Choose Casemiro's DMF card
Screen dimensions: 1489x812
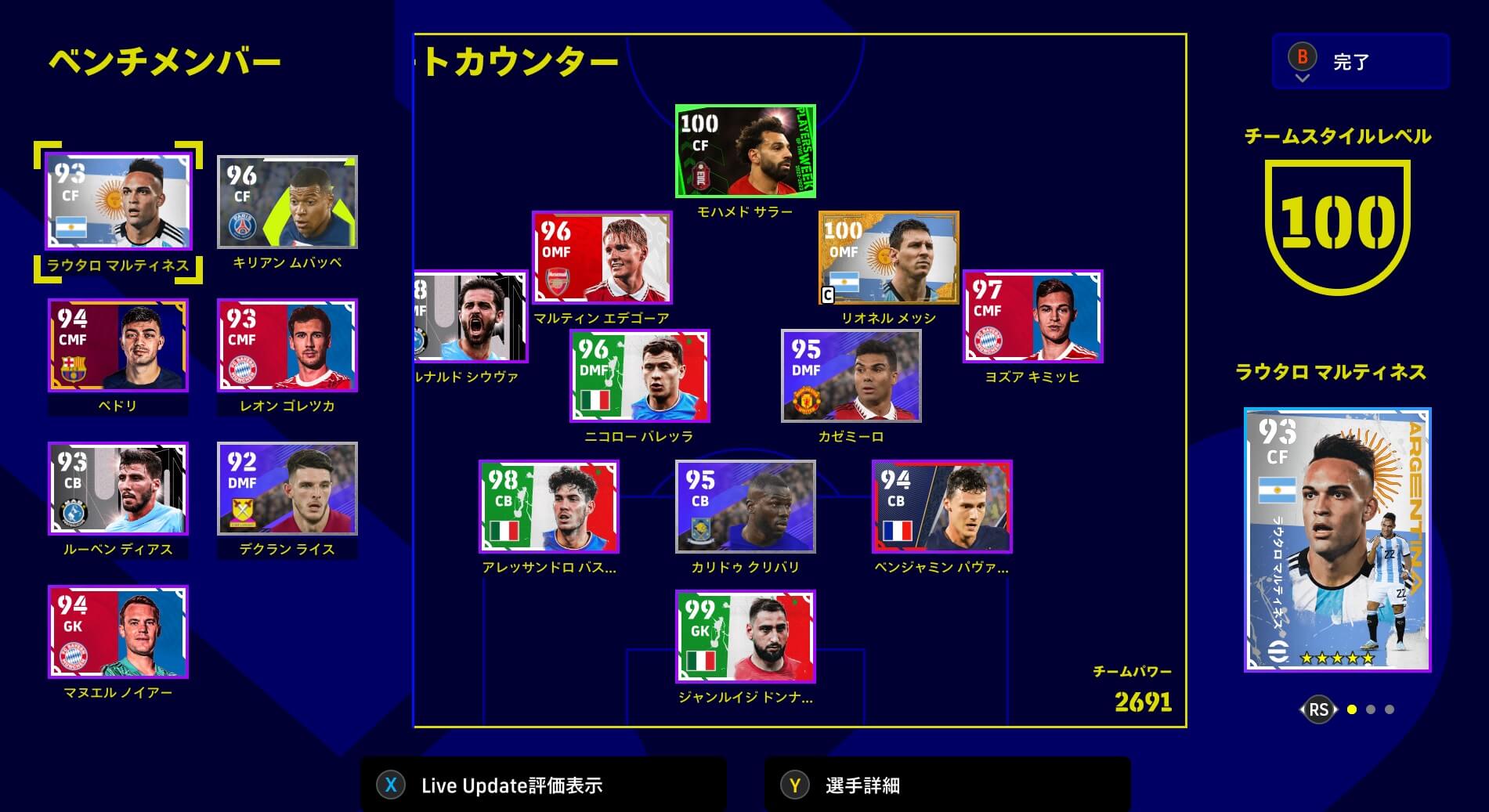click(x=851, y=376)
